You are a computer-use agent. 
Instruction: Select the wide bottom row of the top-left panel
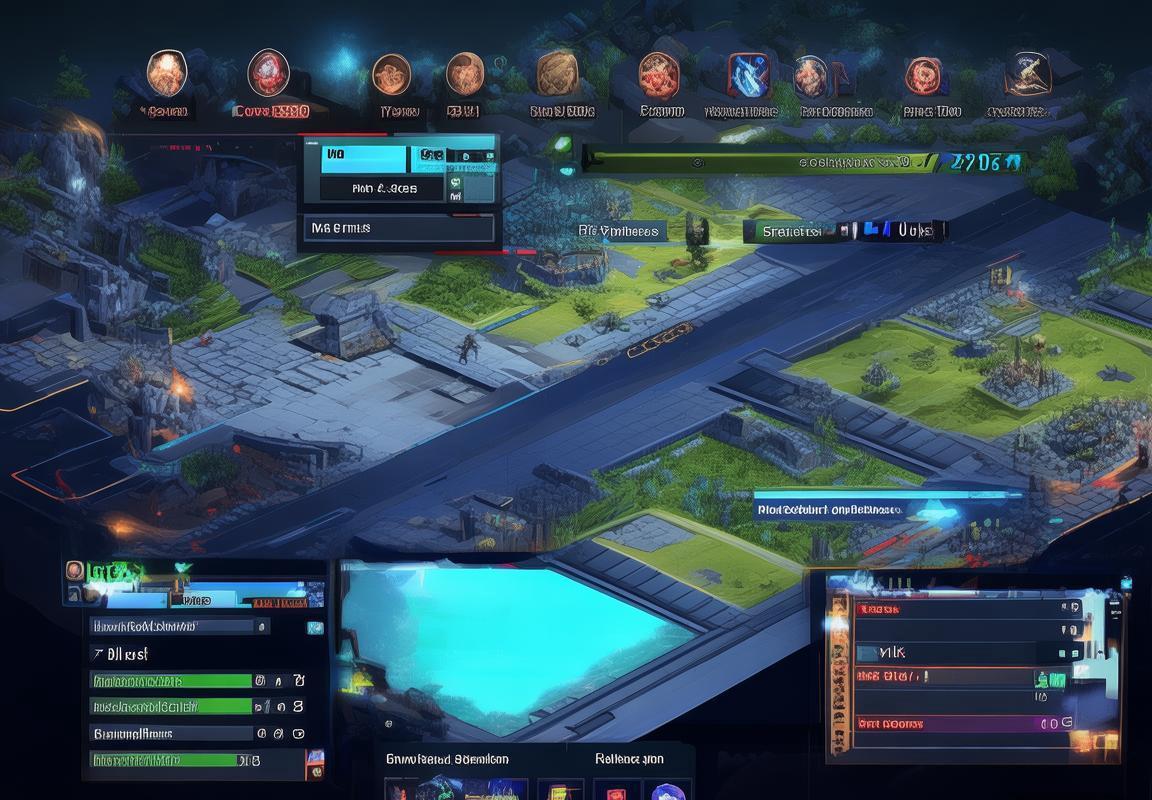coord(398,229)
